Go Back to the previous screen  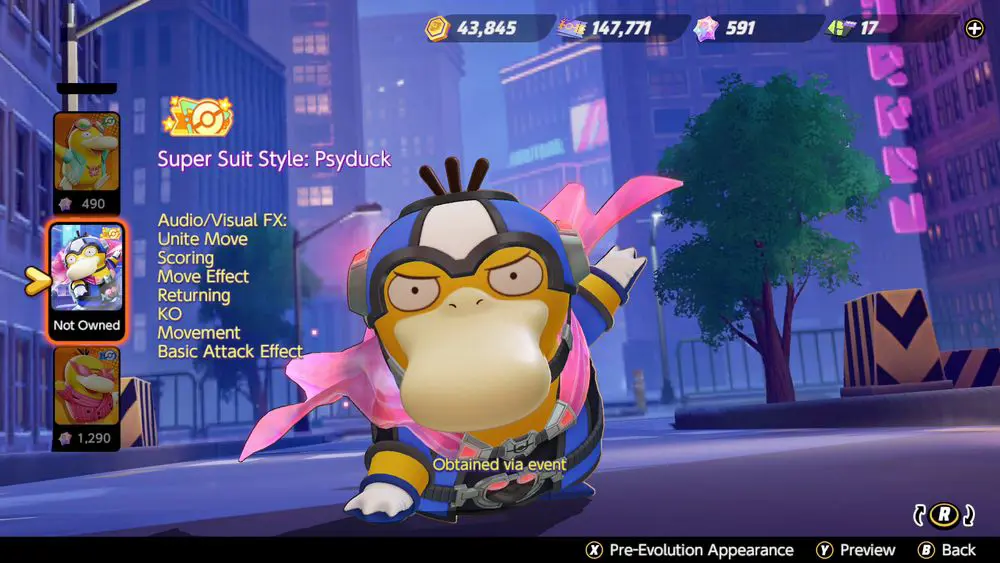point(946,550)
